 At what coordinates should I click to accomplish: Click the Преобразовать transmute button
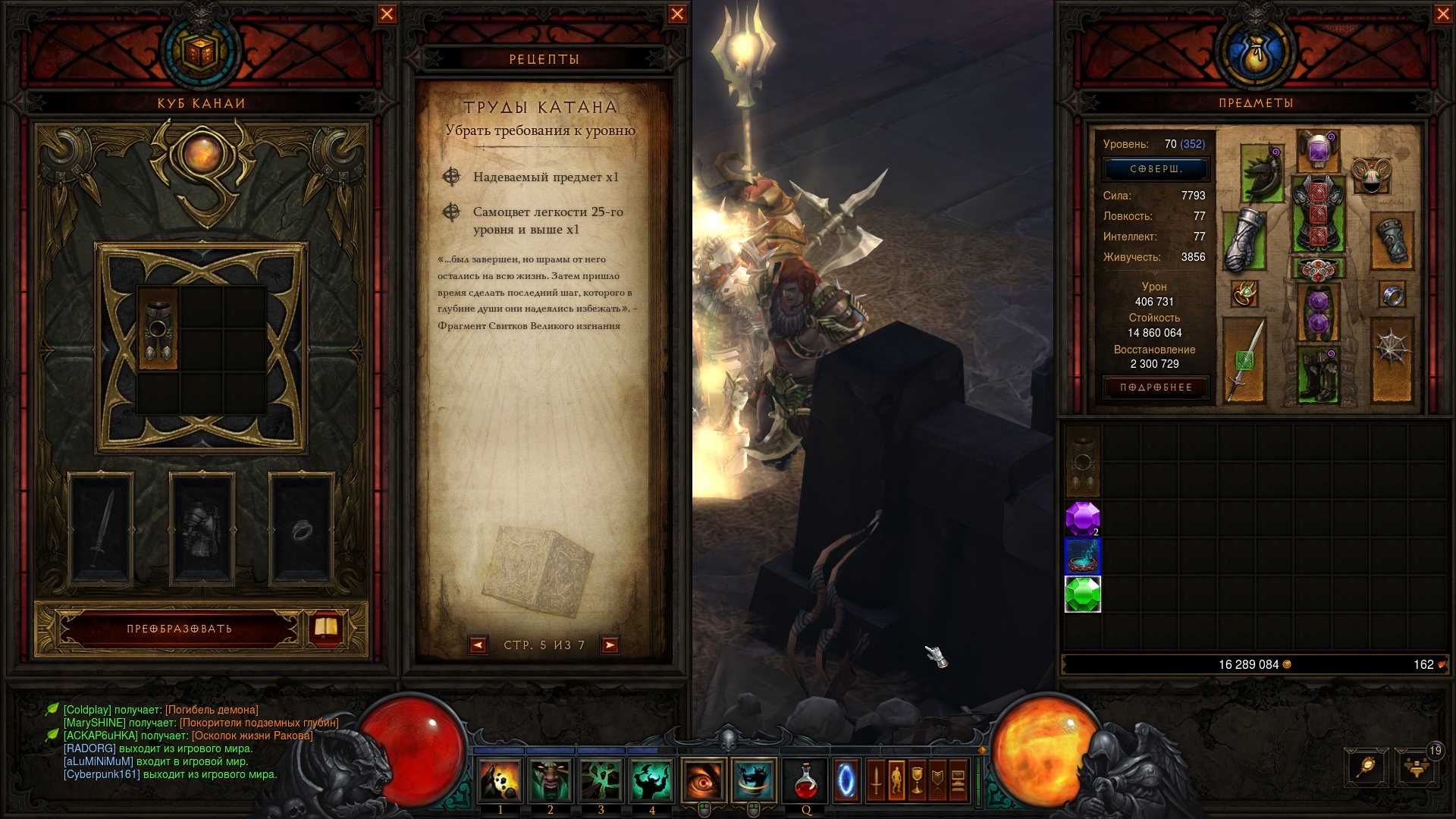point(180,629)
